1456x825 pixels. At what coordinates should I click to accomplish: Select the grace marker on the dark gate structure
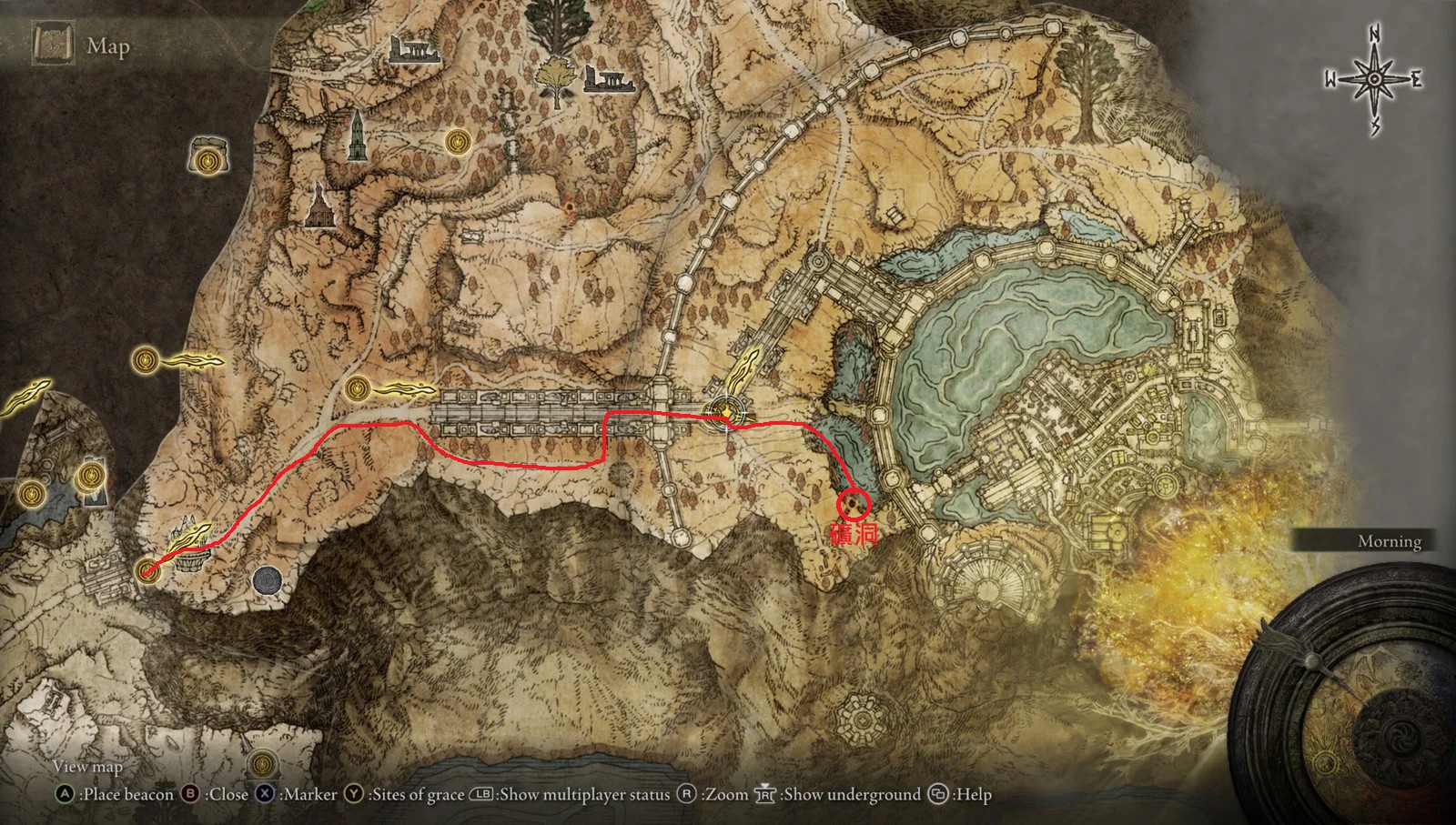90,475
